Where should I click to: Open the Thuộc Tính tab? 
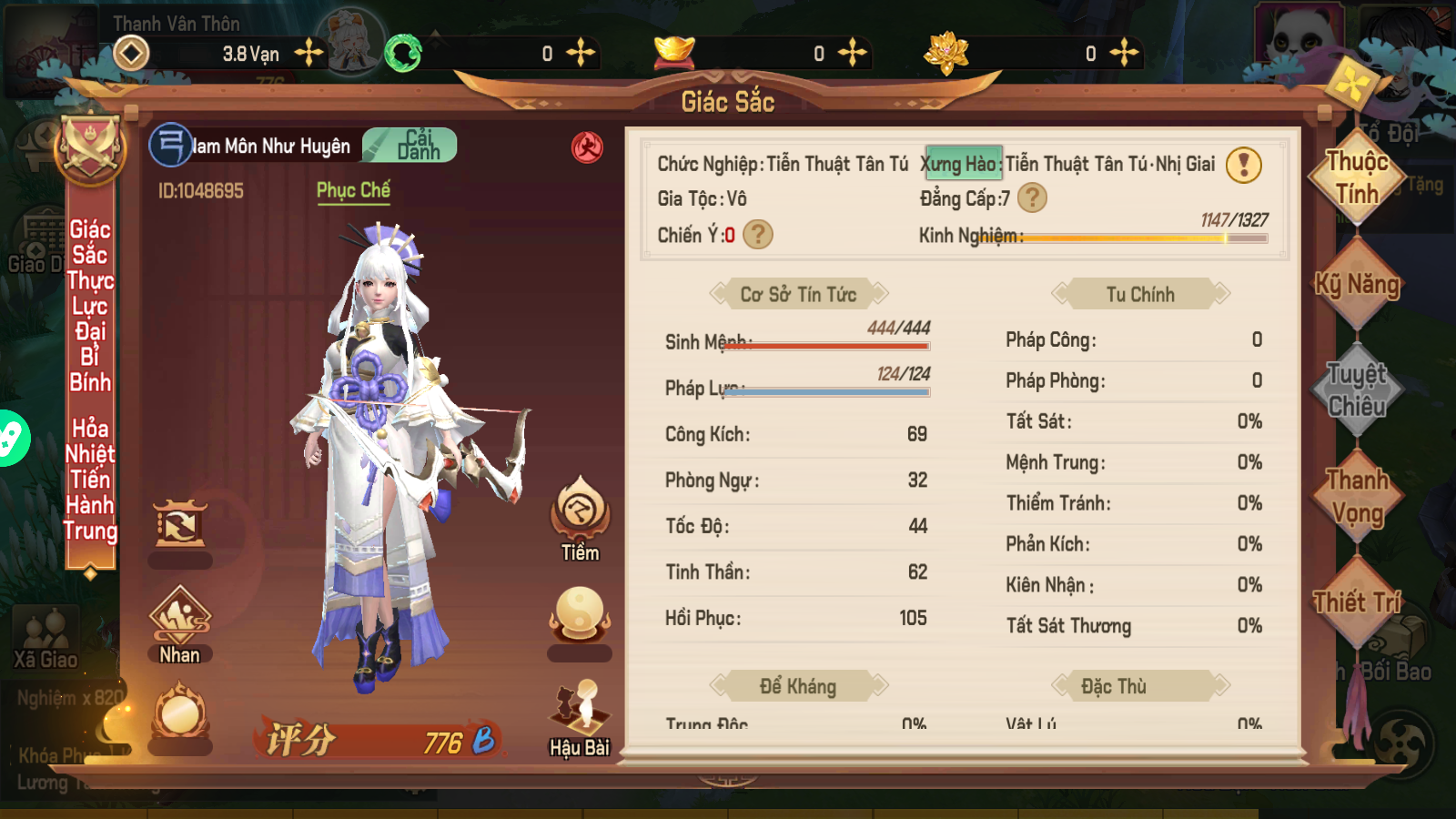1356,177
